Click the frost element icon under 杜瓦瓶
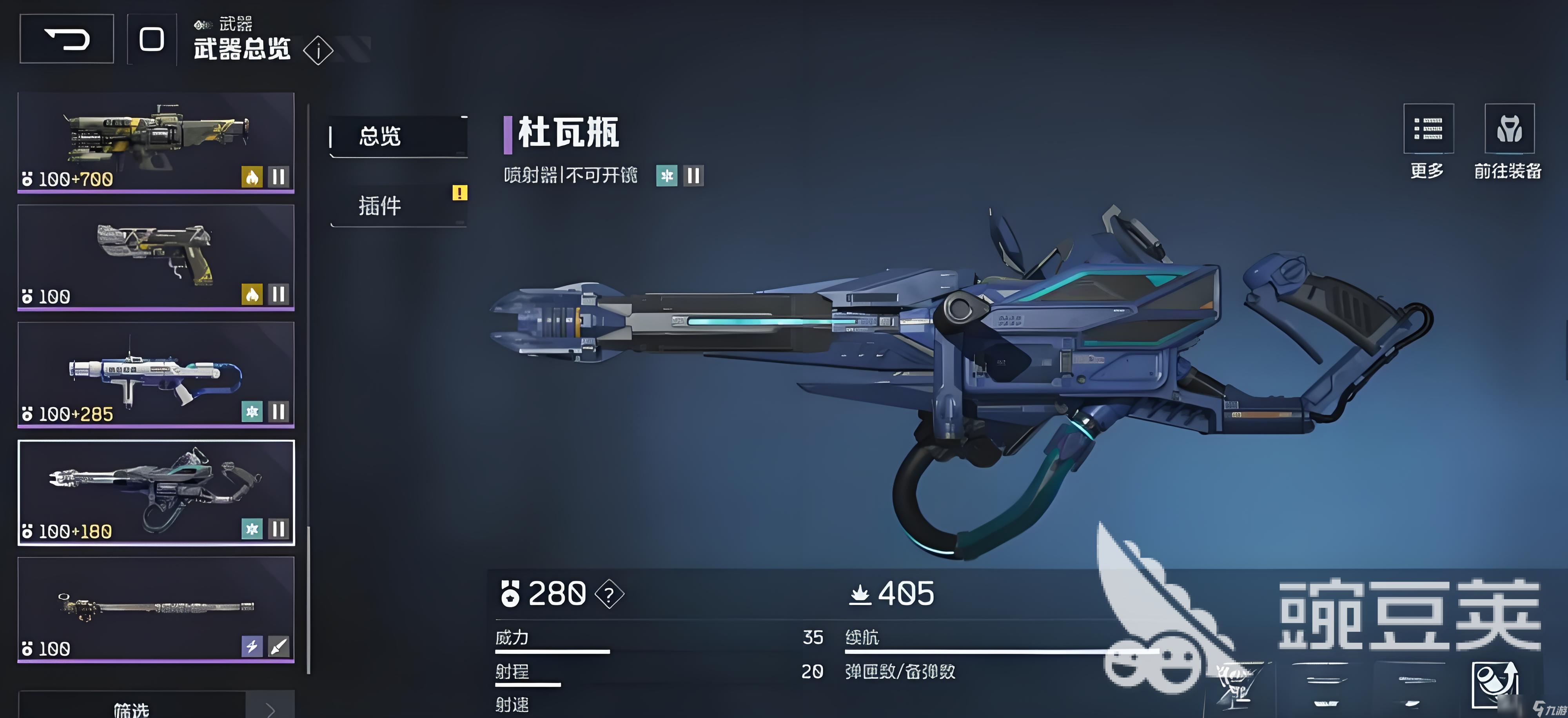Image resolution: width=1568 pixels, height=718 pixels. click(x=666, y=176)
